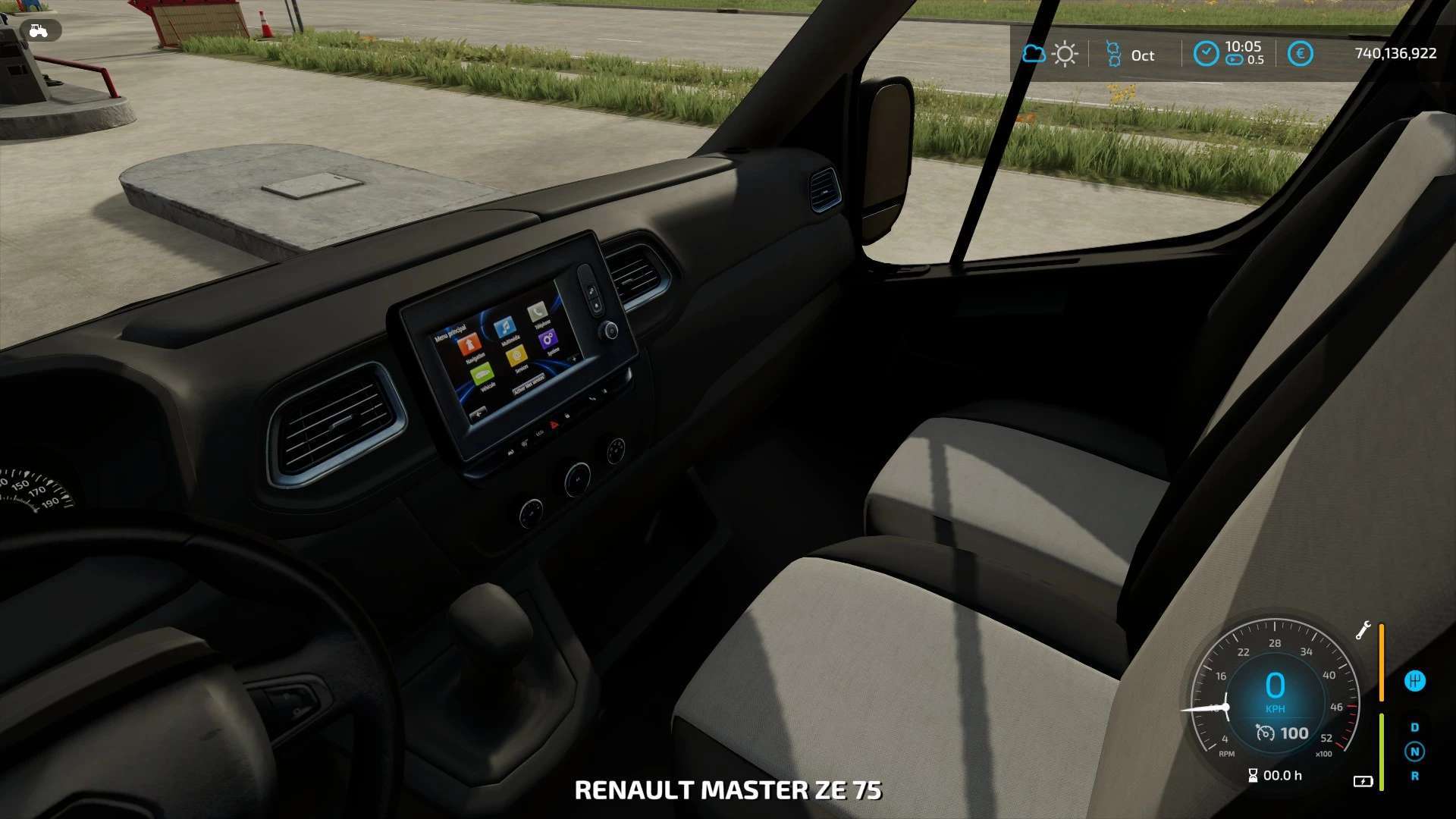Toggle the cruise control speed icon
Screen dimensions: 1456x819
click(1265, 733)
